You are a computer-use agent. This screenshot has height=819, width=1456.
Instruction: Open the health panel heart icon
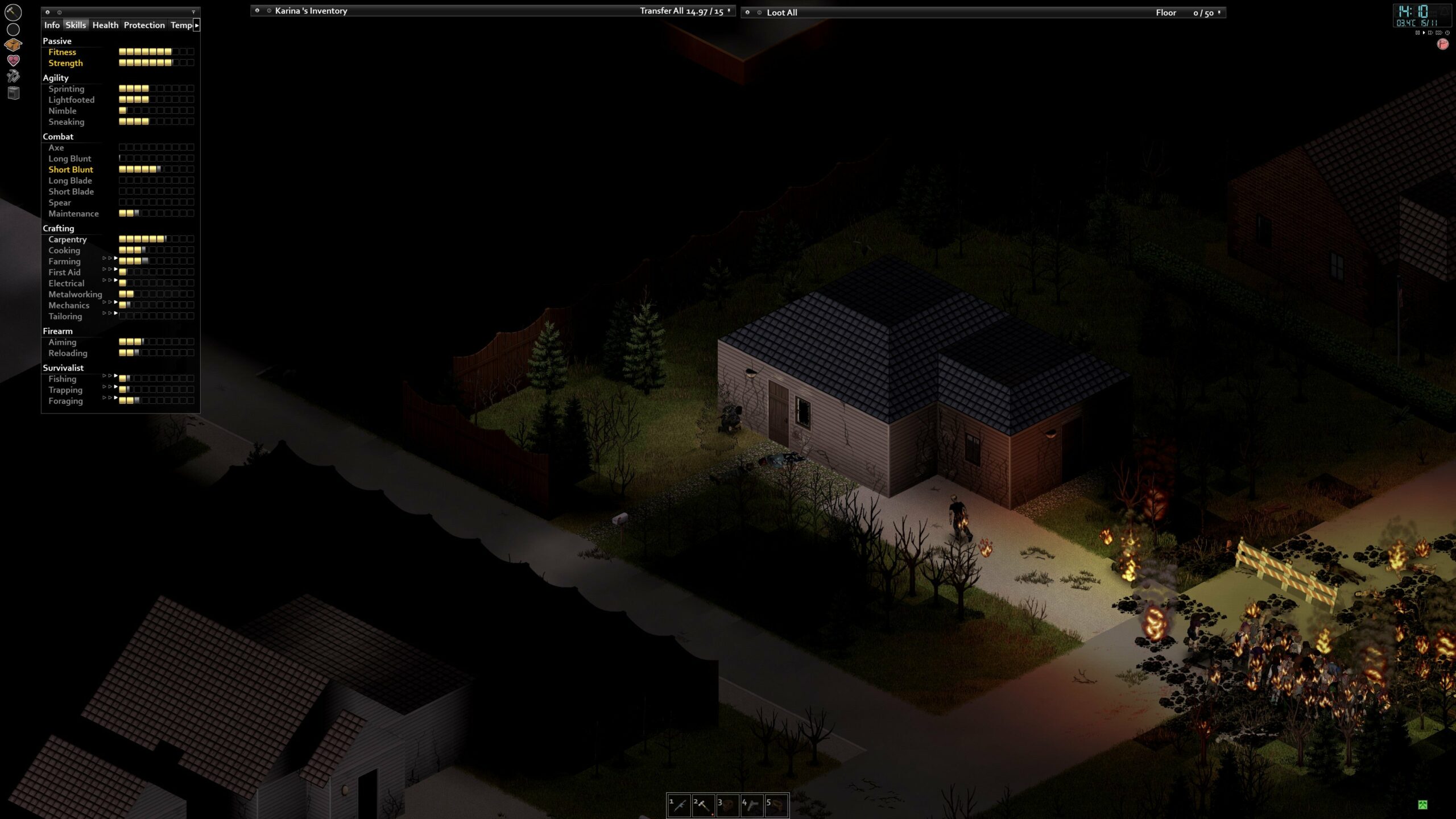point(13,59)
